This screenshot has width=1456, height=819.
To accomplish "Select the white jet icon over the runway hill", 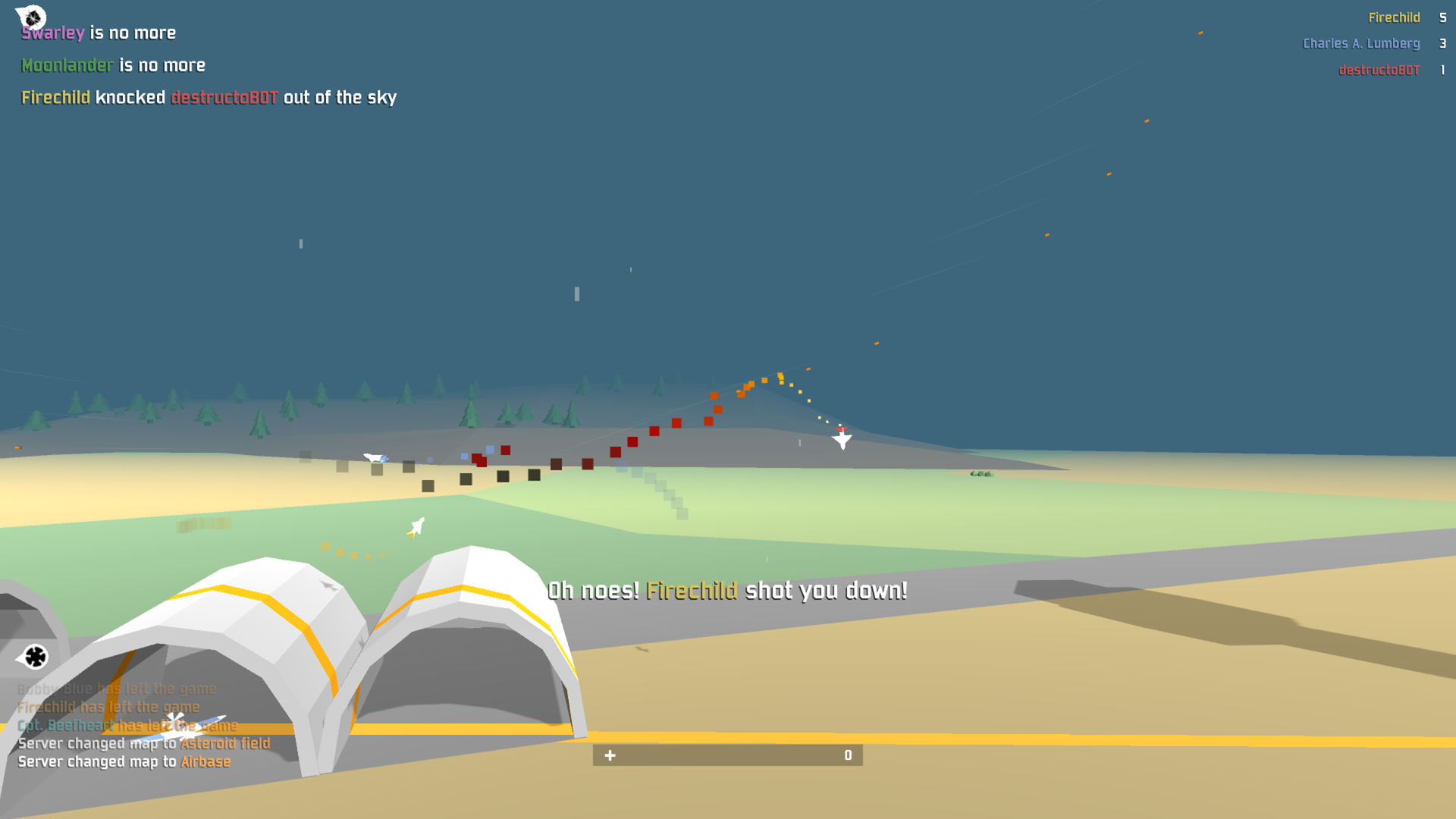I will pos(843,438).
